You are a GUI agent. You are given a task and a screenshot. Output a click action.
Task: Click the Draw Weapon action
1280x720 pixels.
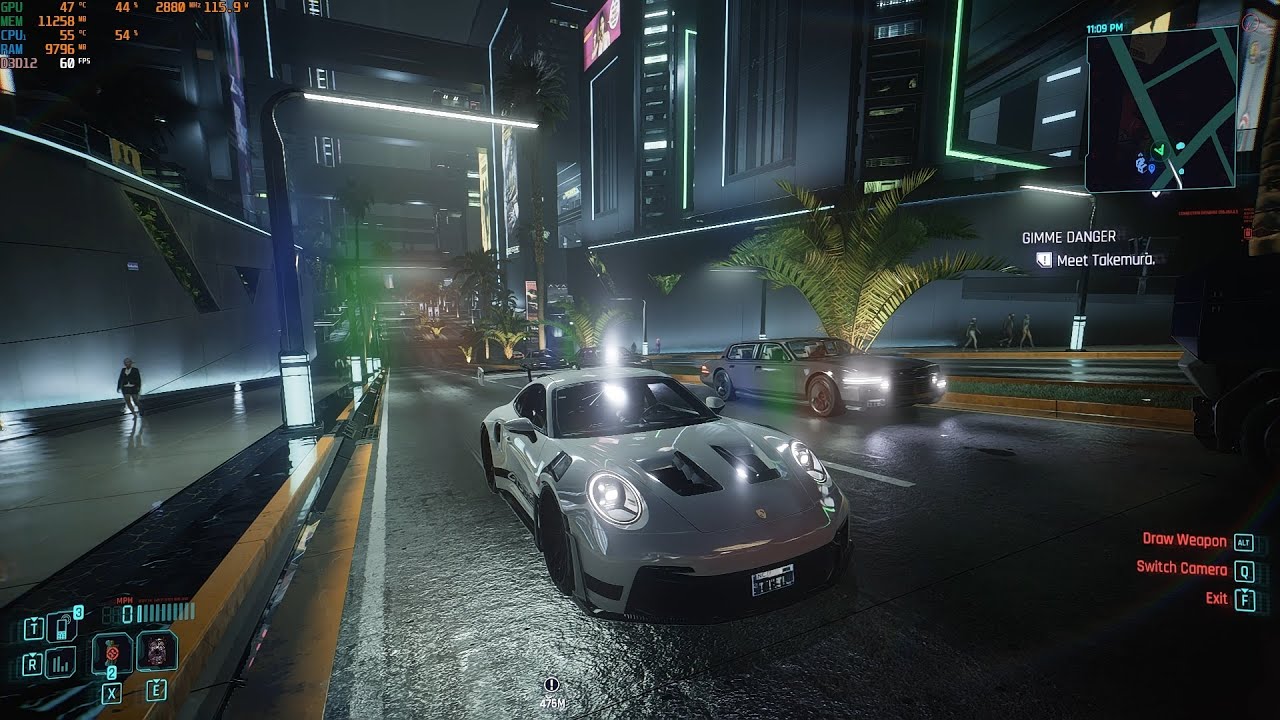[1186, 539]
